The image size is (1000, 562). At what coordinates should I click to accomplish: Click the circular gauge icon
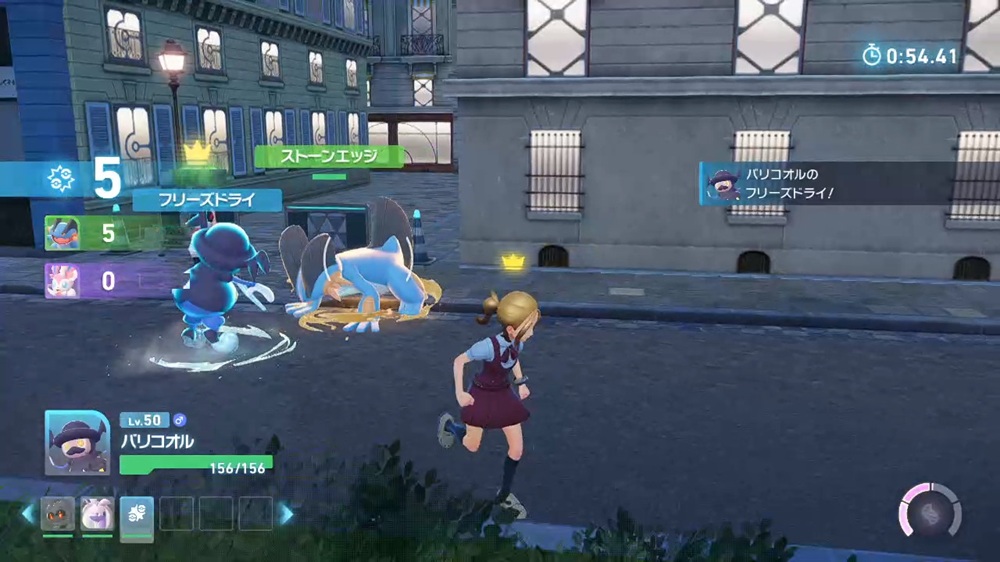click(x=929, y=511)
